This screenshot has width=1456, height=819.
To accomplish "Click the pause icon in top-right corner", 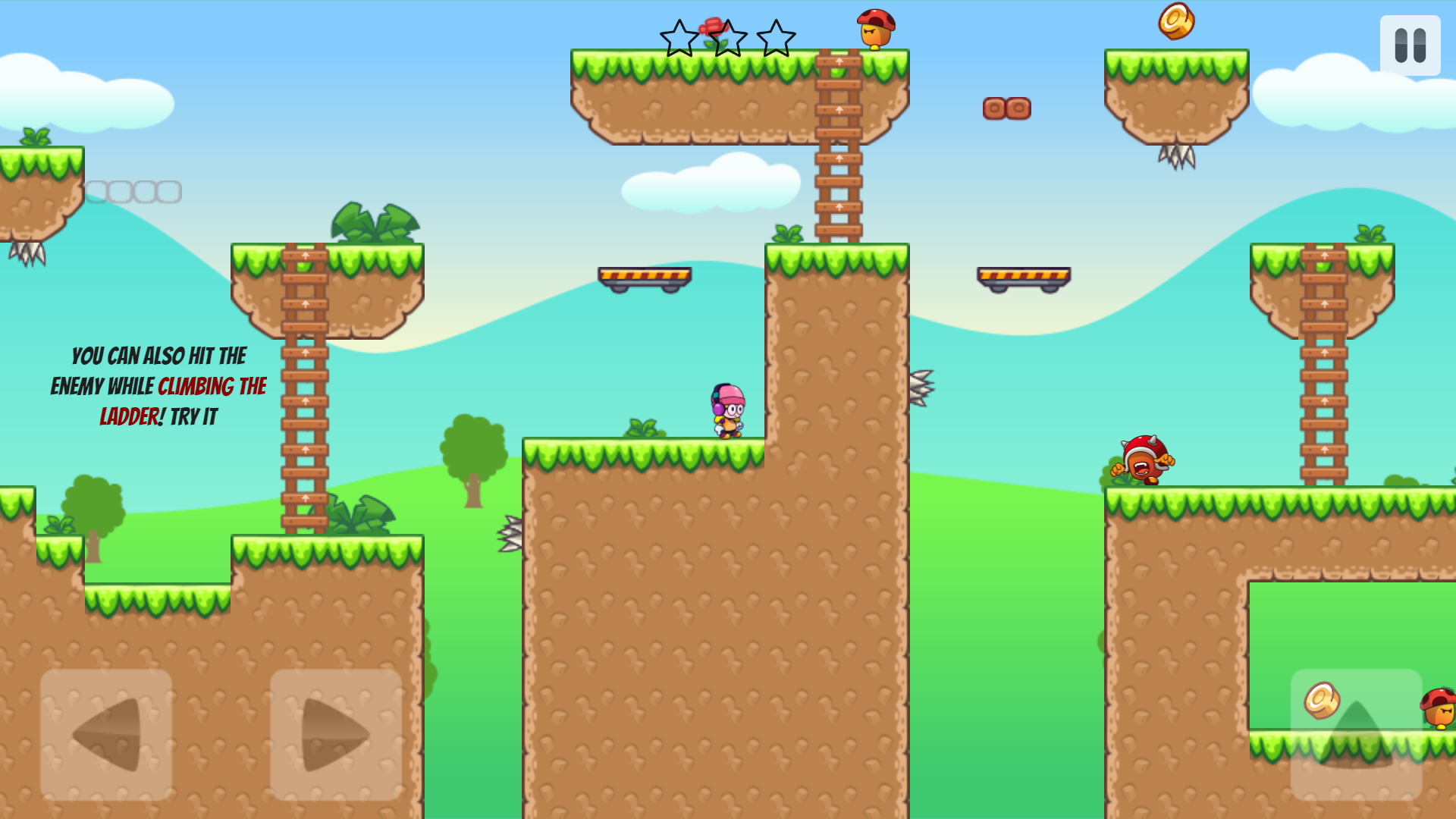I will pyautogui.click(x=1410, y=44).
